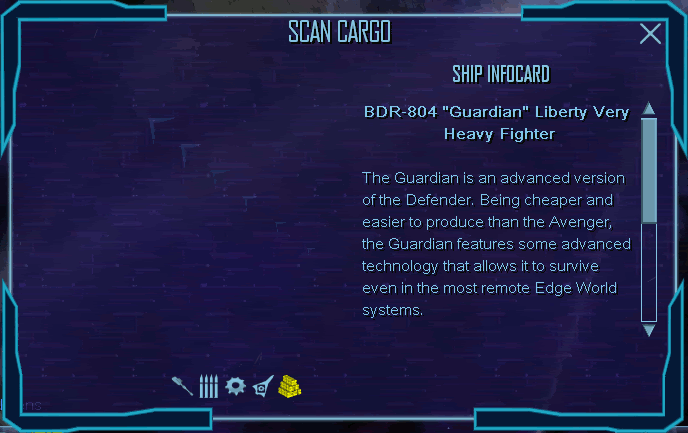Viewport: 688px width, 433px height.
Task: Select the ammunition category with four missiles
Action: [209, 386]
